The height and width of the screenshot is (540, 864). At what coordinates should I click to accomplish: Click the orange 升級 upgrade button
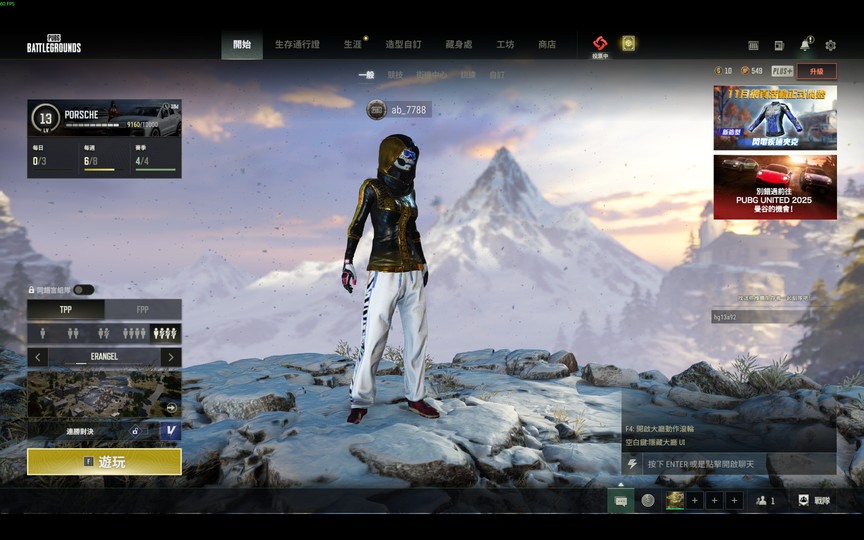pyautogui.click(x=817, y=71)
